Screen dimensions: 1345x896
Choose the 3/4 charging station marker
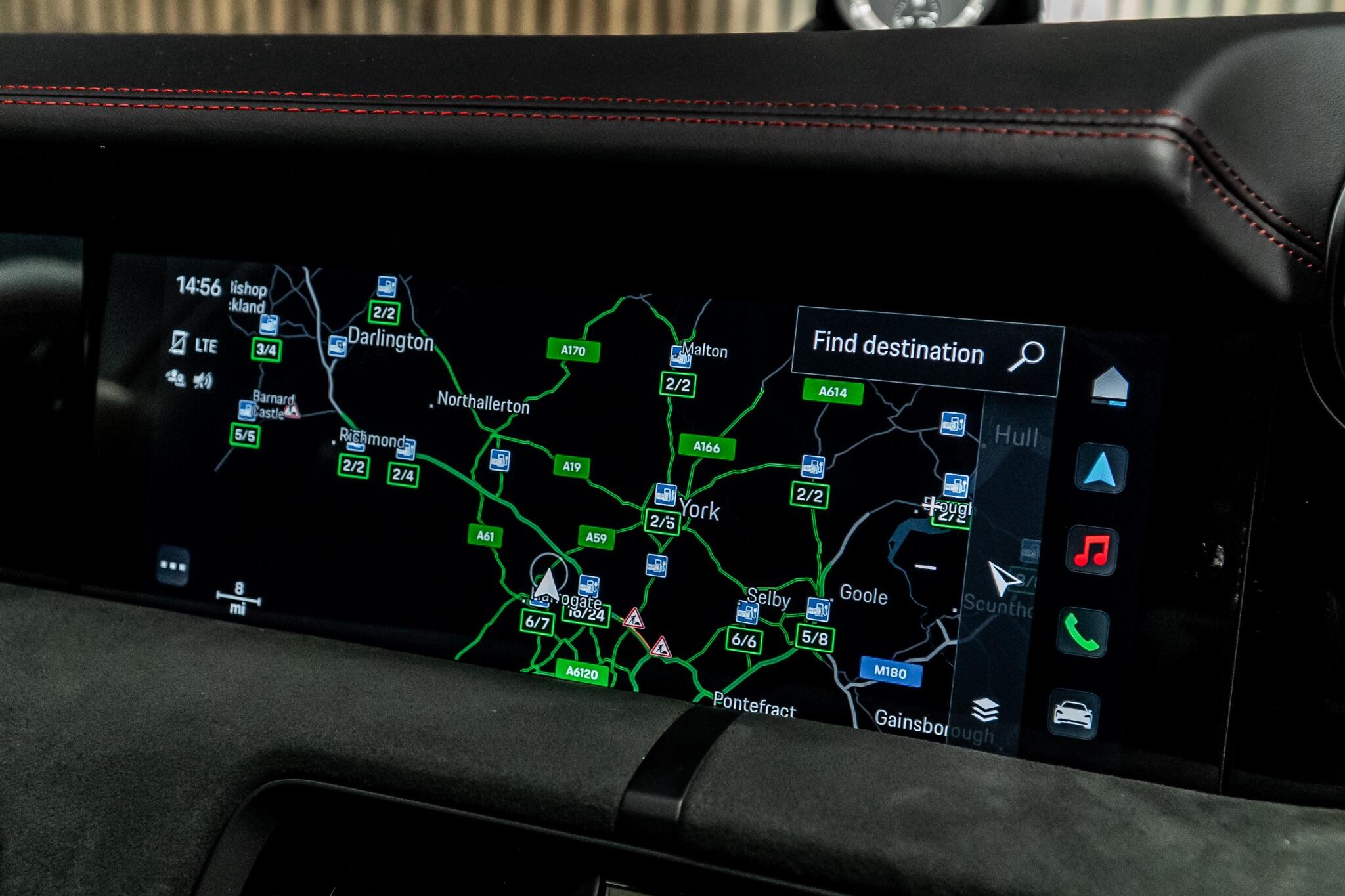click(266, 349)
